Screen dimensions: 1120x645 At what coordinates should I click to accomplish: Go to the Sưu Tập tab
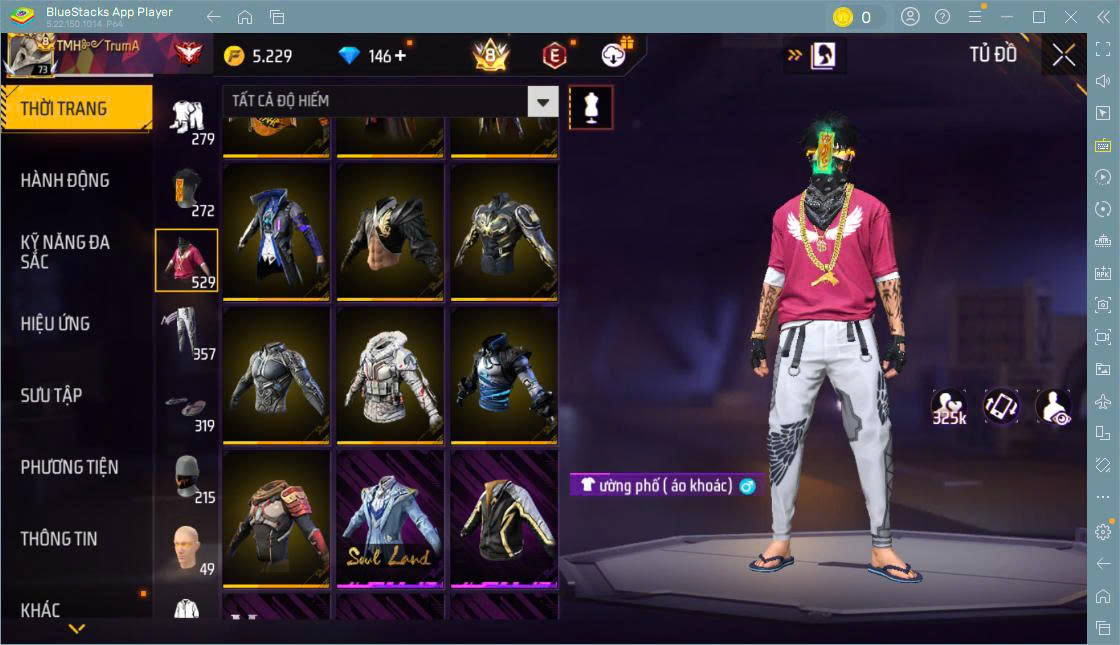[x=52, y=395]
